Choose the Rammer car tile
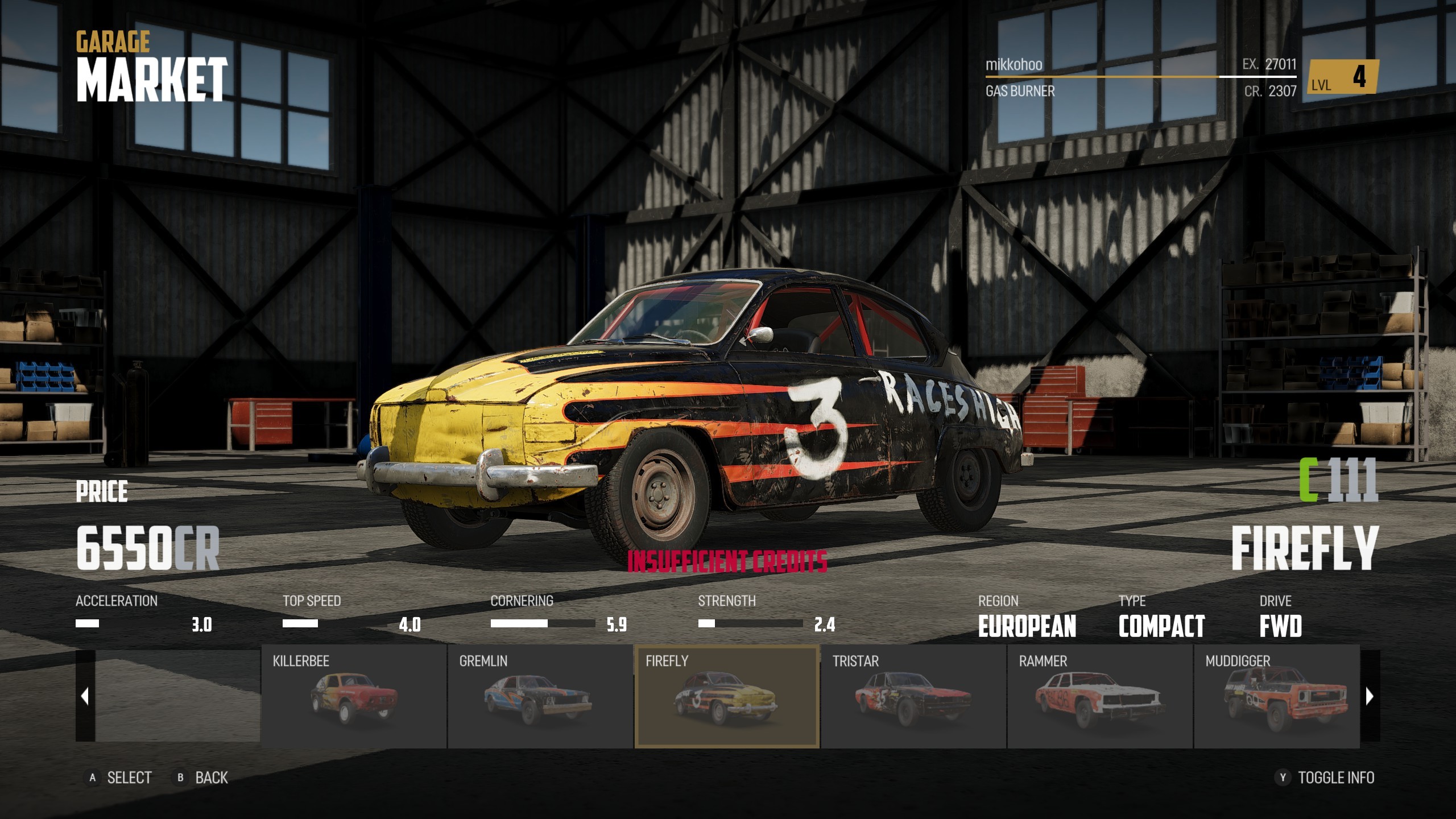 1099,696
